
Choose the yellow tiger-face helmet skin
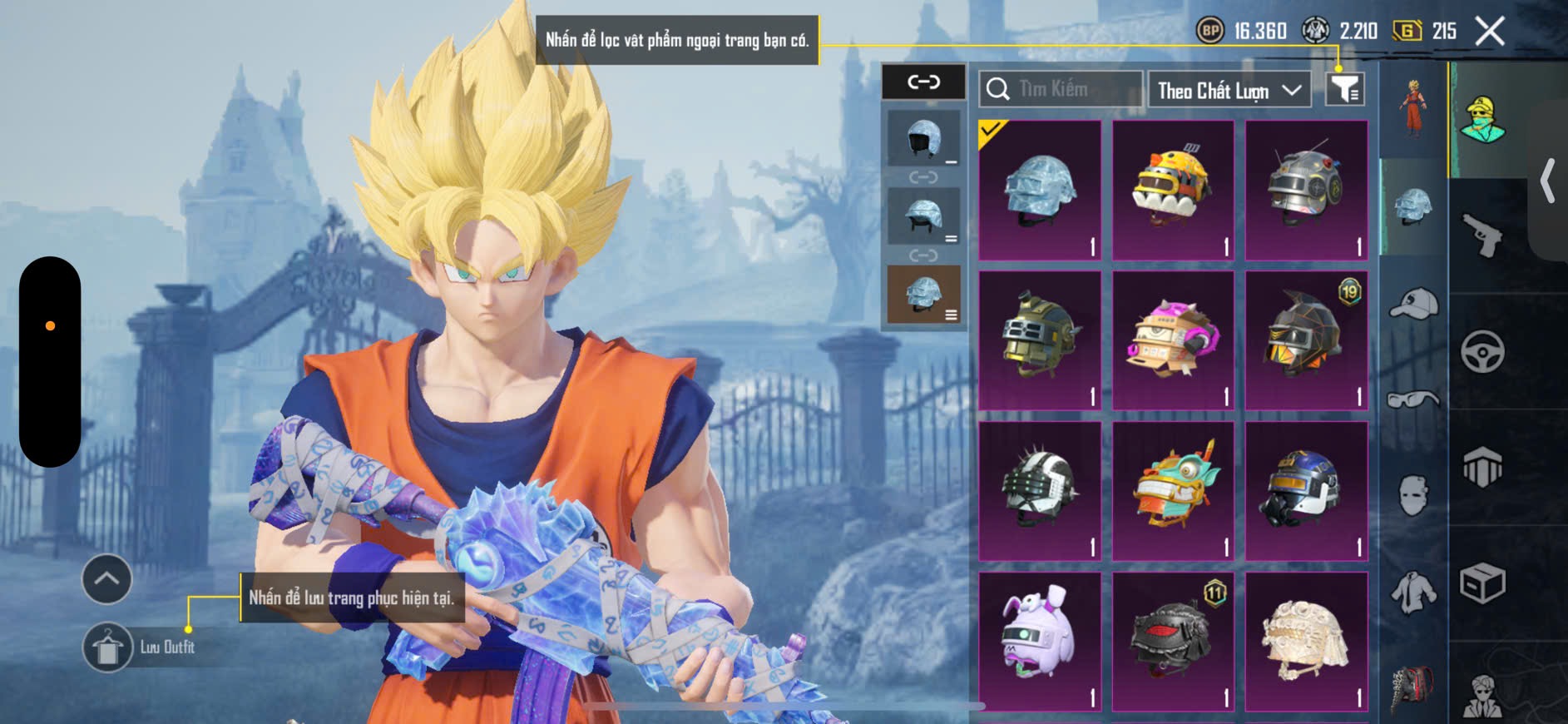1173,191
